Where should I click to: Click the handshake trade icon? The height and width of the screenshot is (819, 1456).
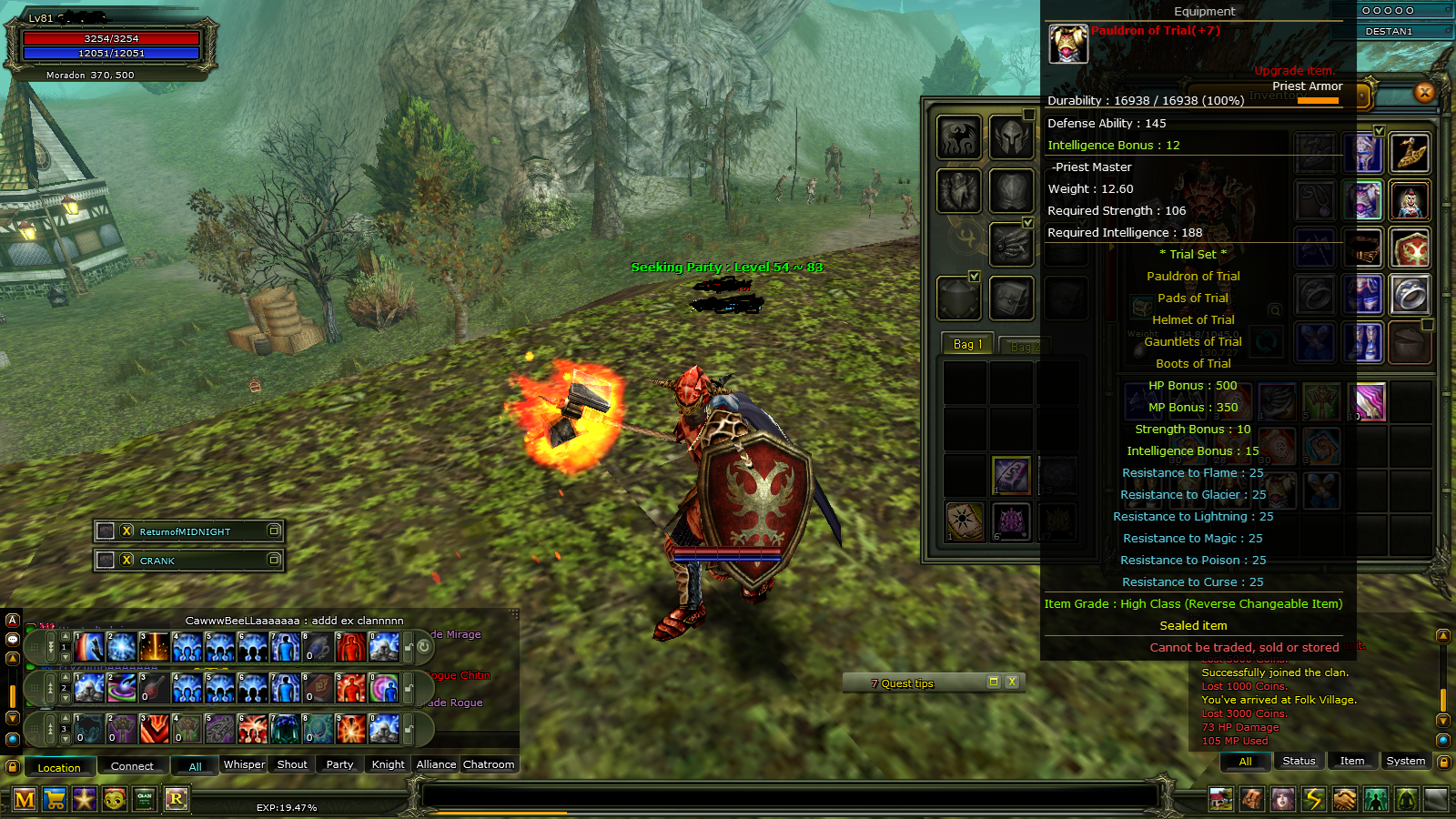(1345, 799)
